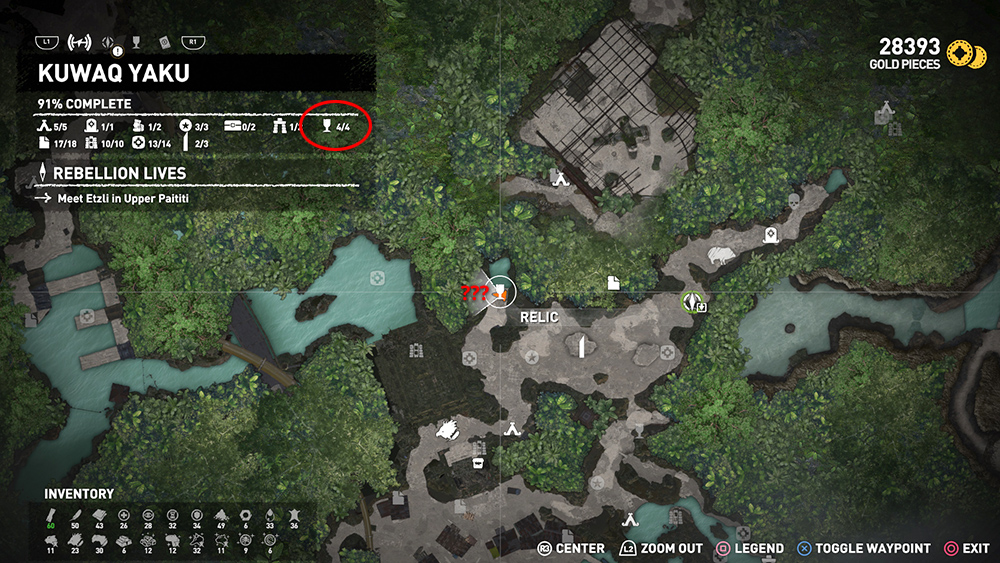Click the tombstone-shaped marker near the skull
The height and width of the screenshot is (563, 1000).
click(x=771, y=236)
